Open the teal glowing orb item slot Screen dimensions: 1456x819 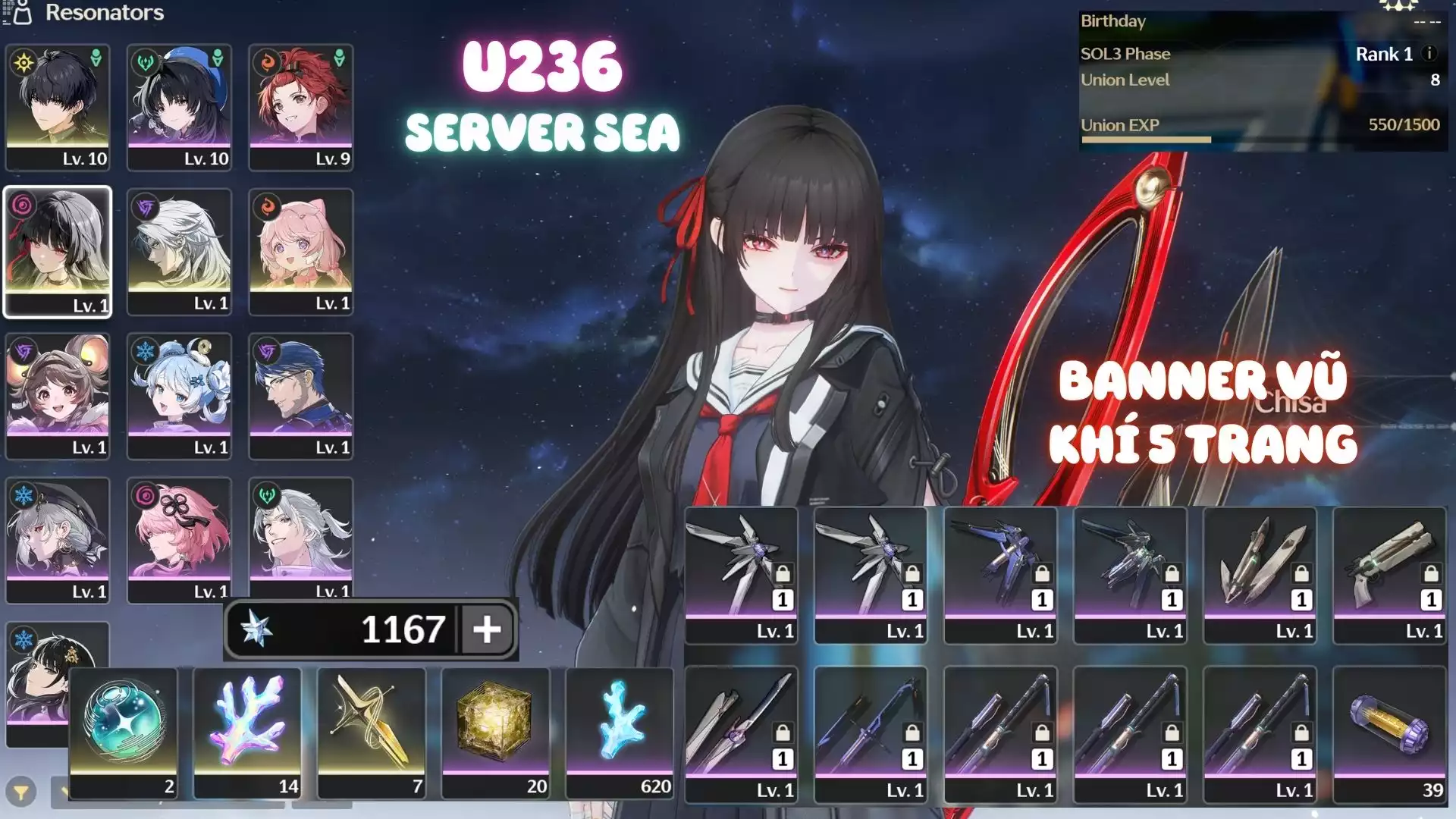124,733
